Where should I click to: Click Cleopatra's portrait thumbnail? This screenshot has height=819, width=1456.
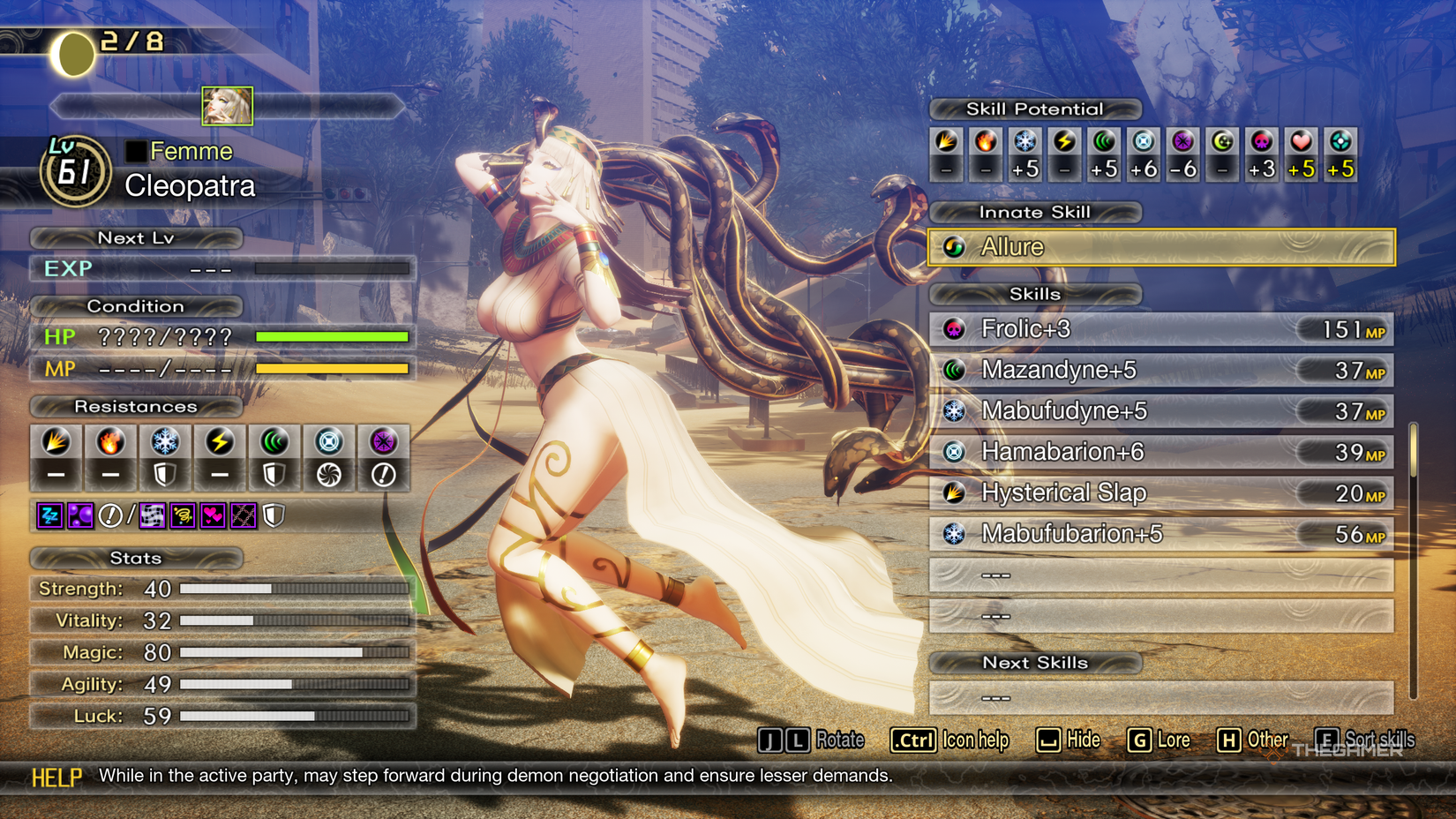(x=227, y=106)
